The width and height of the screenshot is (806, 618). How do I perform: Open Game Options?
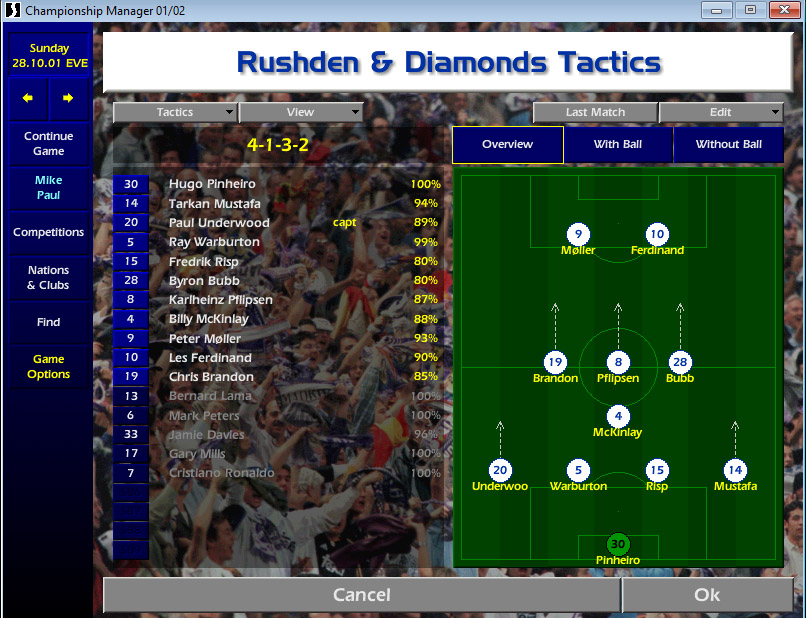[x=49, y=366]
